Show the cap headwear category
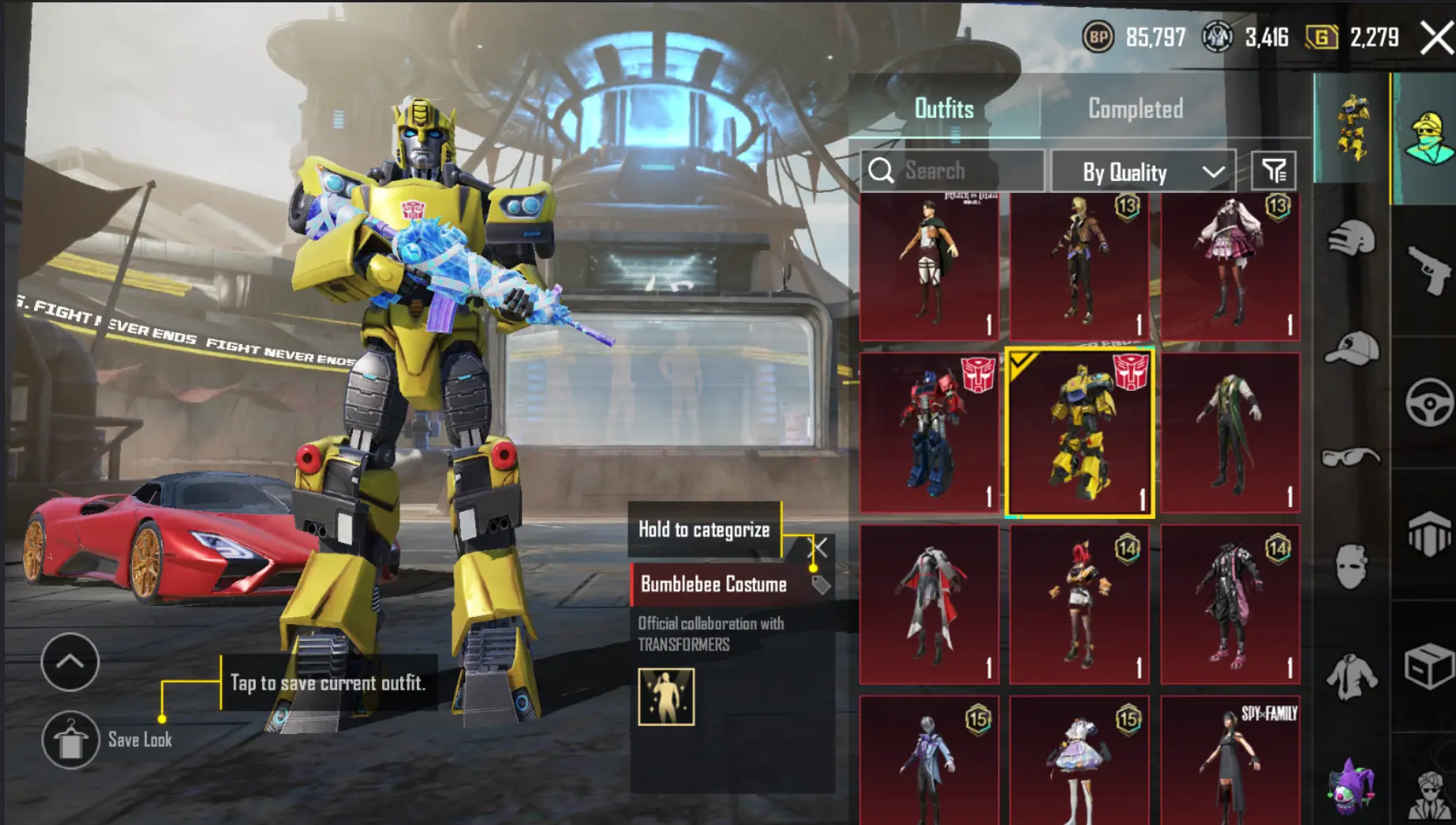 (x=1351, y=348)
